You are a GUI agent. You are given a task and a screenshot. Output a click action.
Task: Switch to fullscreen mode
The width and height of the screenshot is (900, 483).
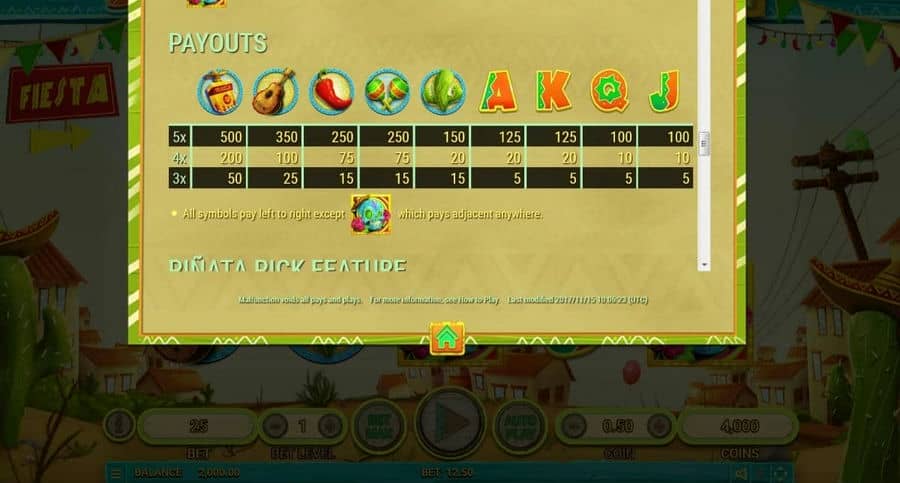tap(777, 473)
